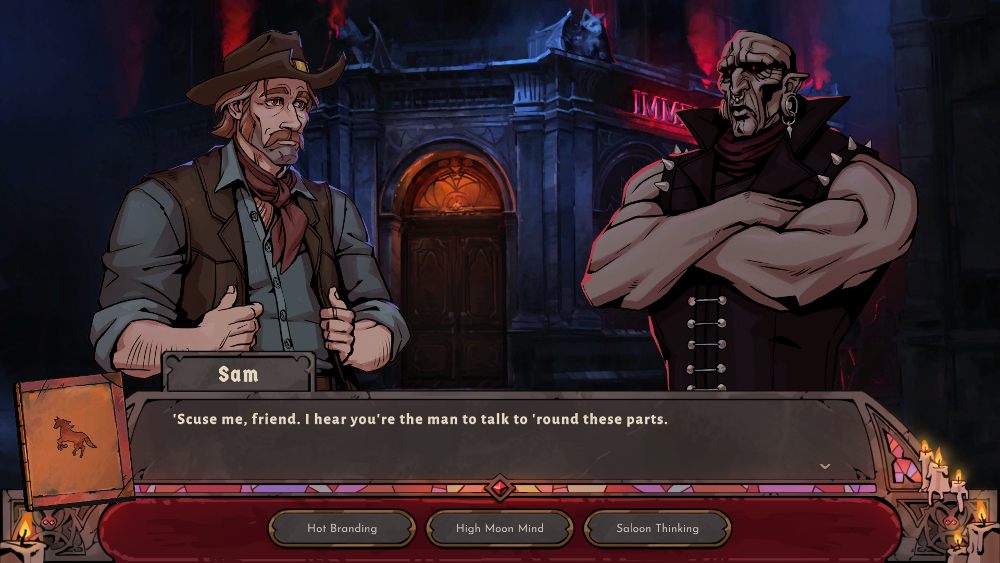This screenshot has width=1000, height=563.
Task: Select the High Moon Mind choice
Action: 499,528
